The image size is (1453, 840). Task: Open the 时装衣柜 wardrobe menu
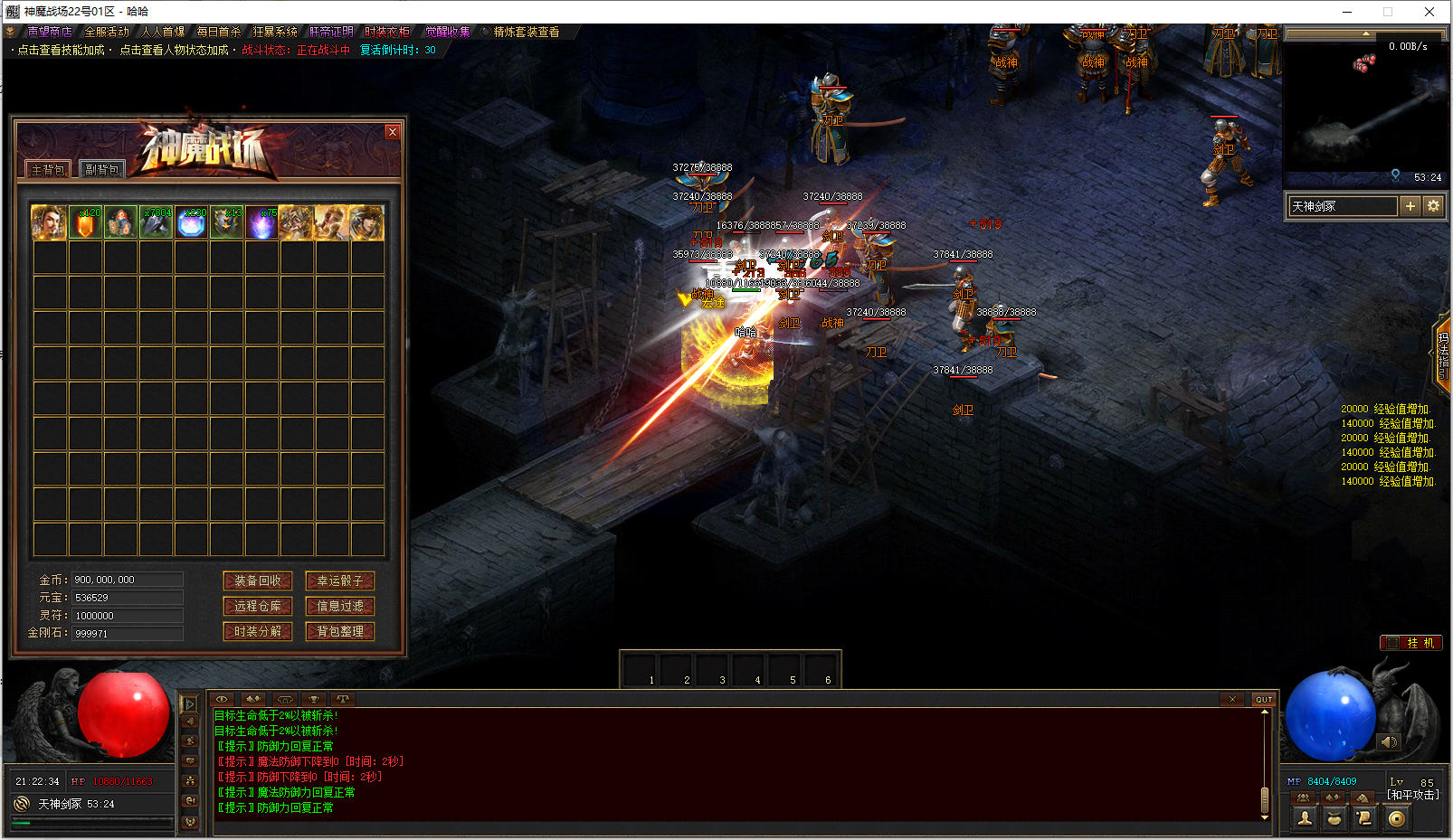click(x=387, y=32)
